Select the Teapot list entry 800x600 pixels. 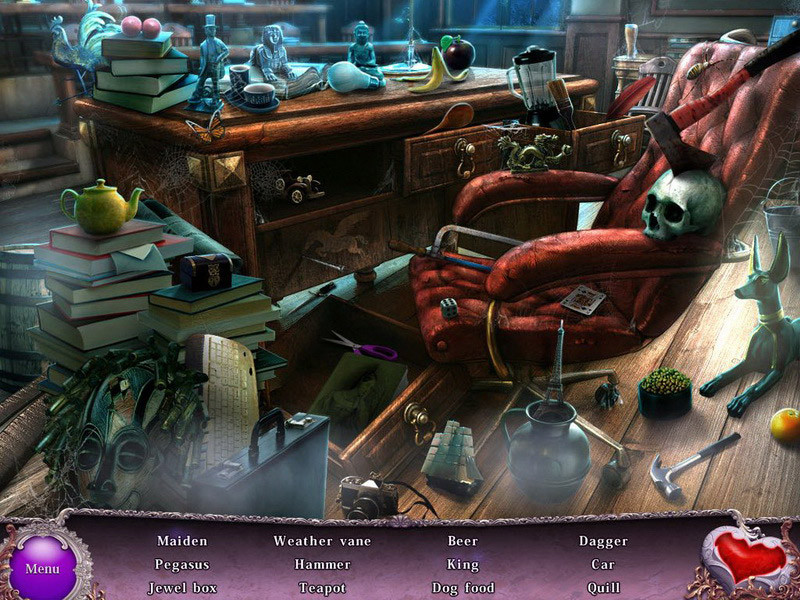coord(322,588)
